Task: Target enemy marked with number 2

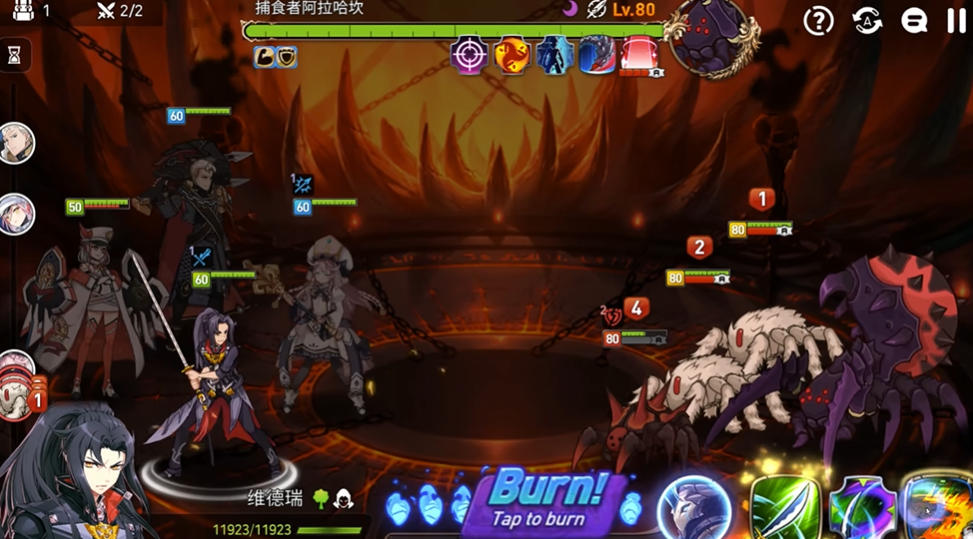Action: [x=699, y=248]
